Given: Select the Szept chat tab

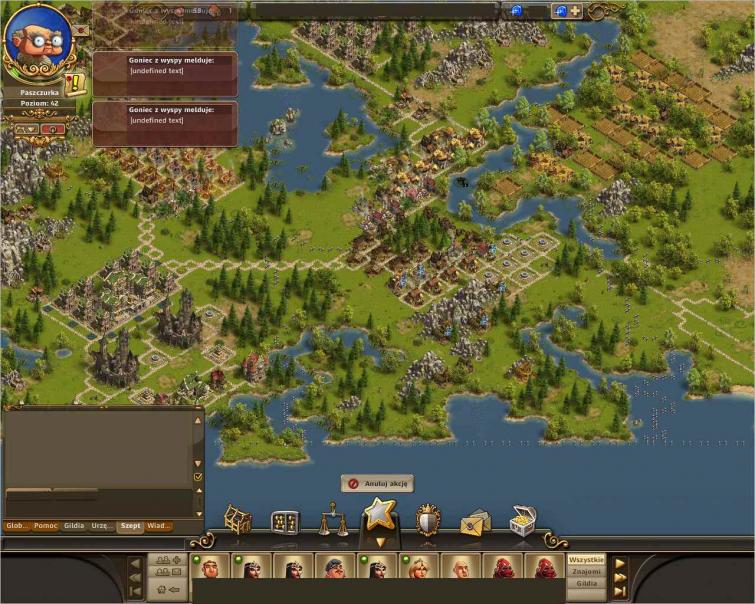Looking at the screenshot, I should (x=131, y=526).
